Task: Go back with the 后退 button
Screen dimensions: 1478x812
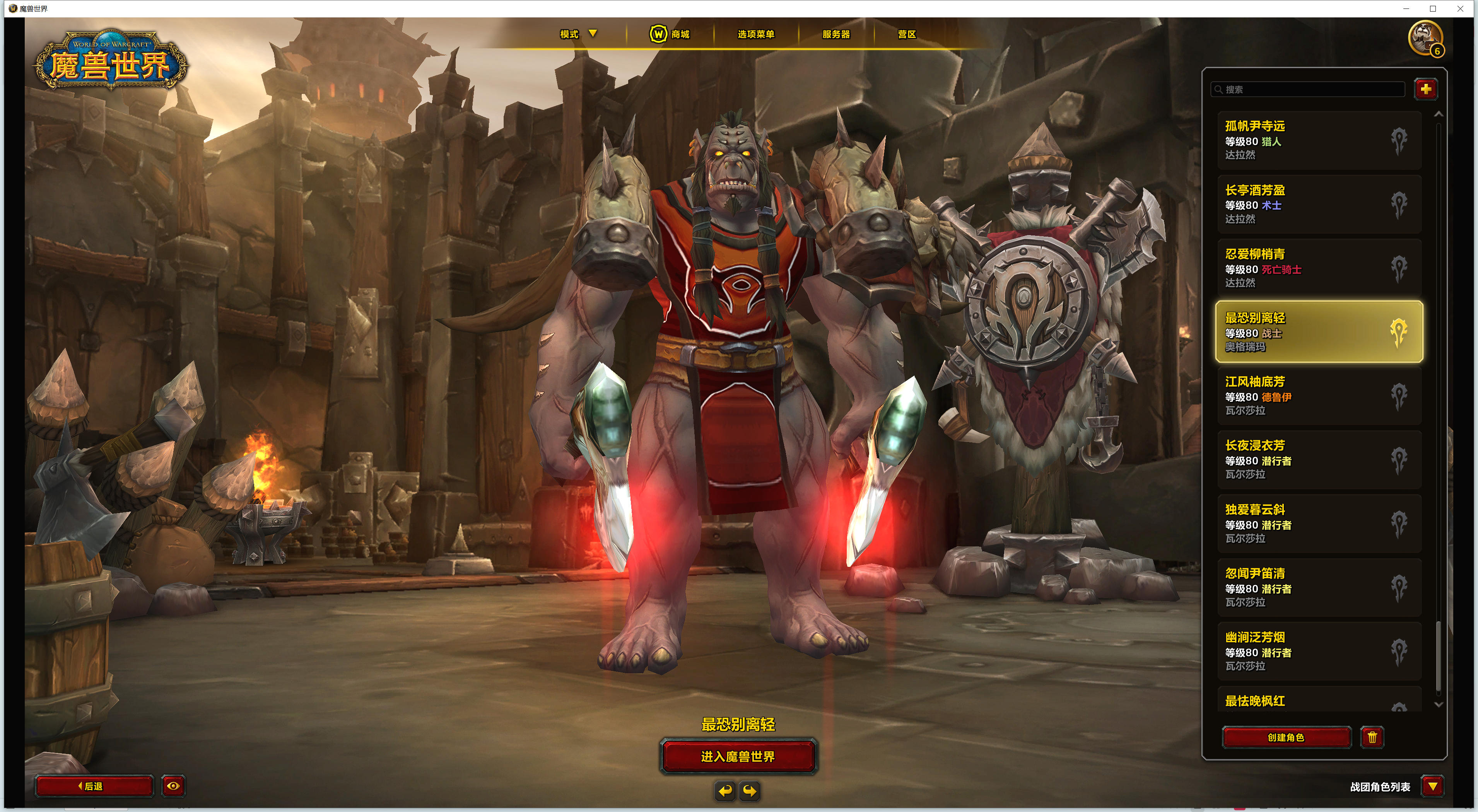Action: tap(94, 786)
